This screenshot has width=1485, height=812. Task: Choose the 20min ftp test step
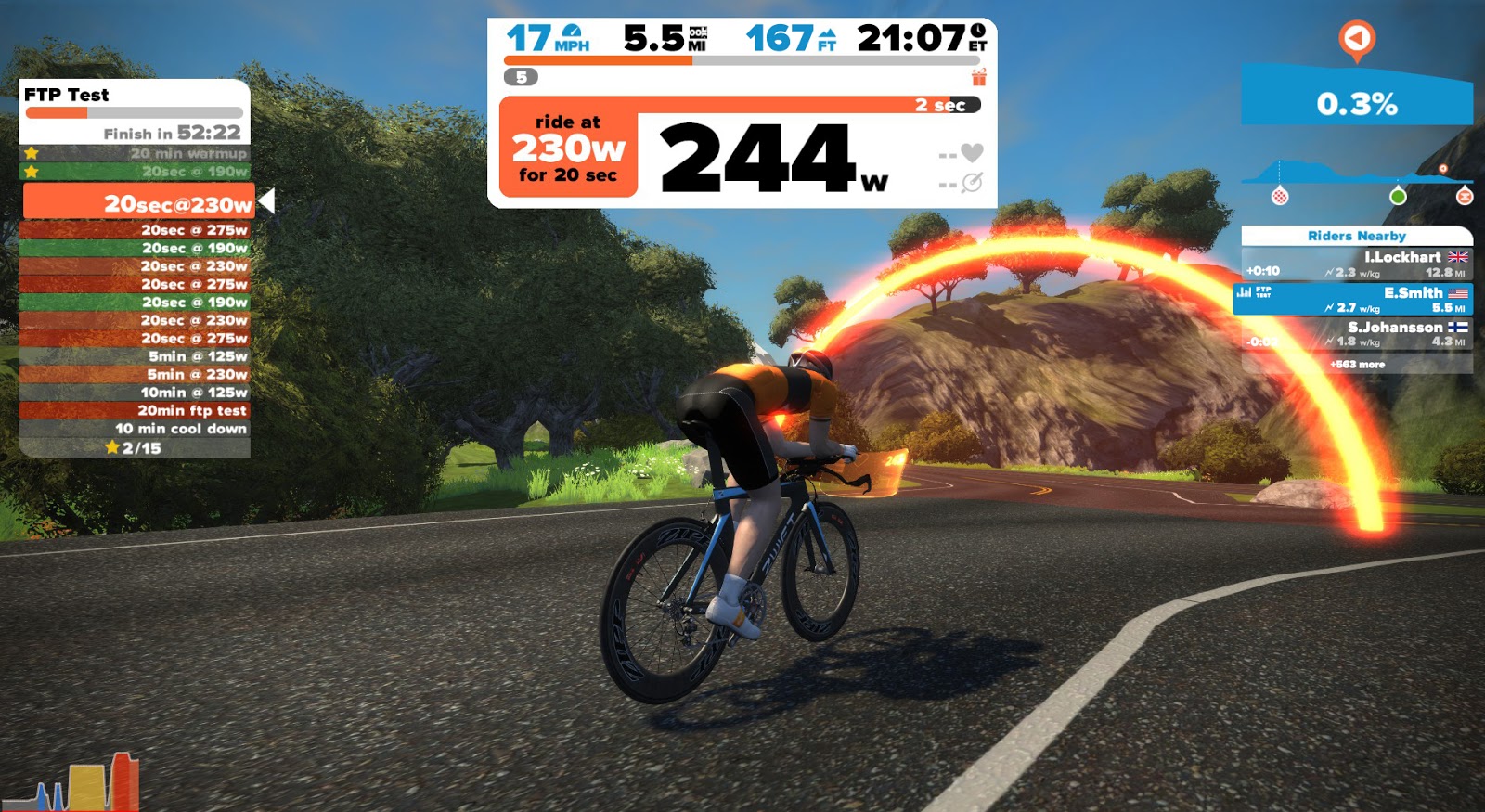click(136, 410)
